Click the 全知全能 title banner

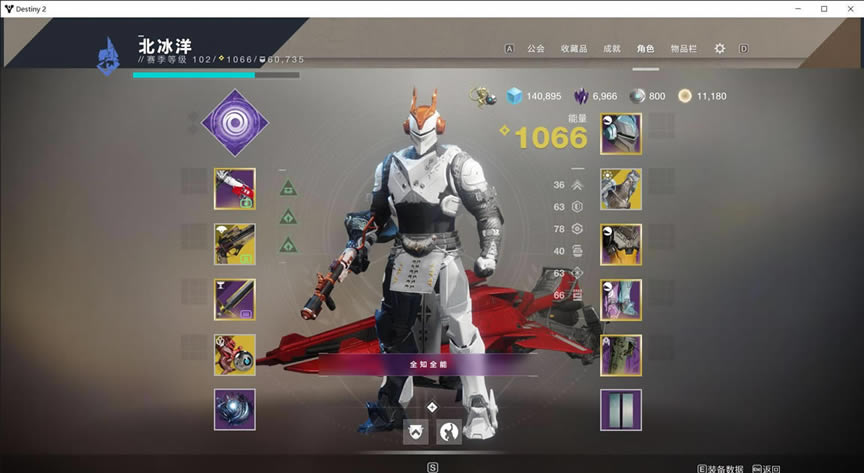click(429, 364)
